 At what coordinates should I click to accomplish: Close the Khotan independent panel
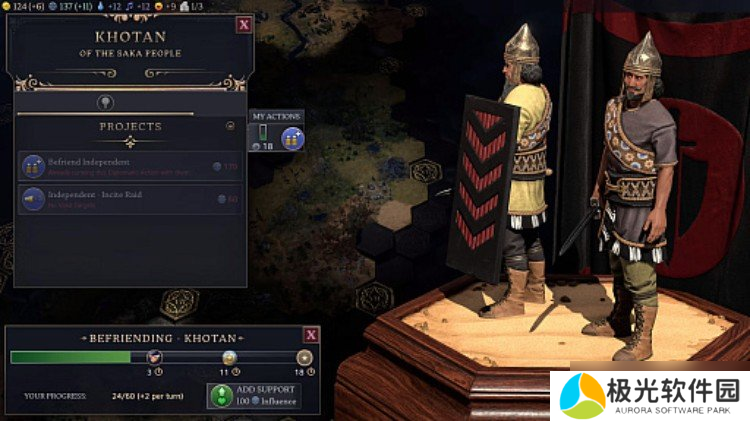(x=244, y=25)
